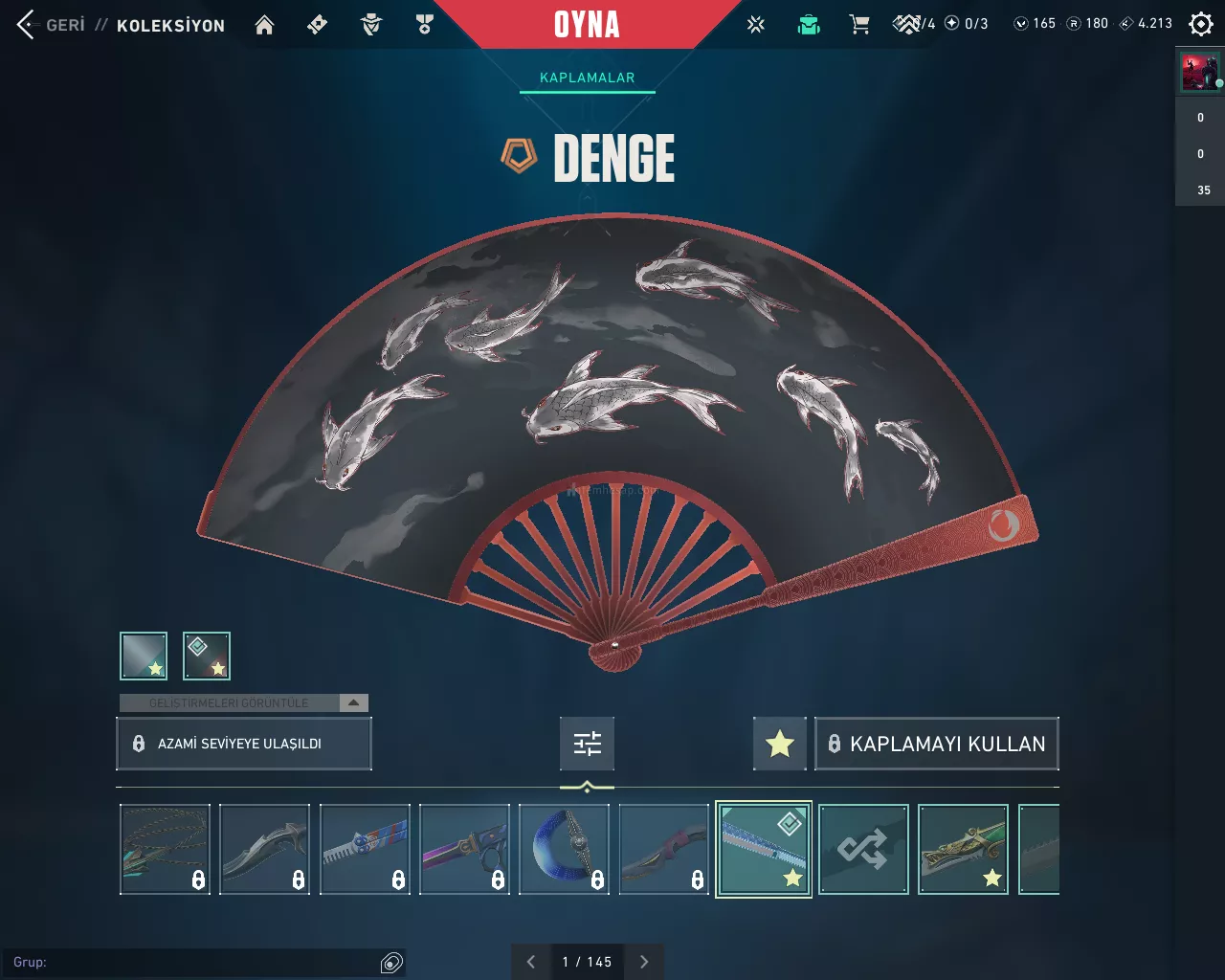Choose the gold and green ornate knife thumbnail

[x=963, y=849]
